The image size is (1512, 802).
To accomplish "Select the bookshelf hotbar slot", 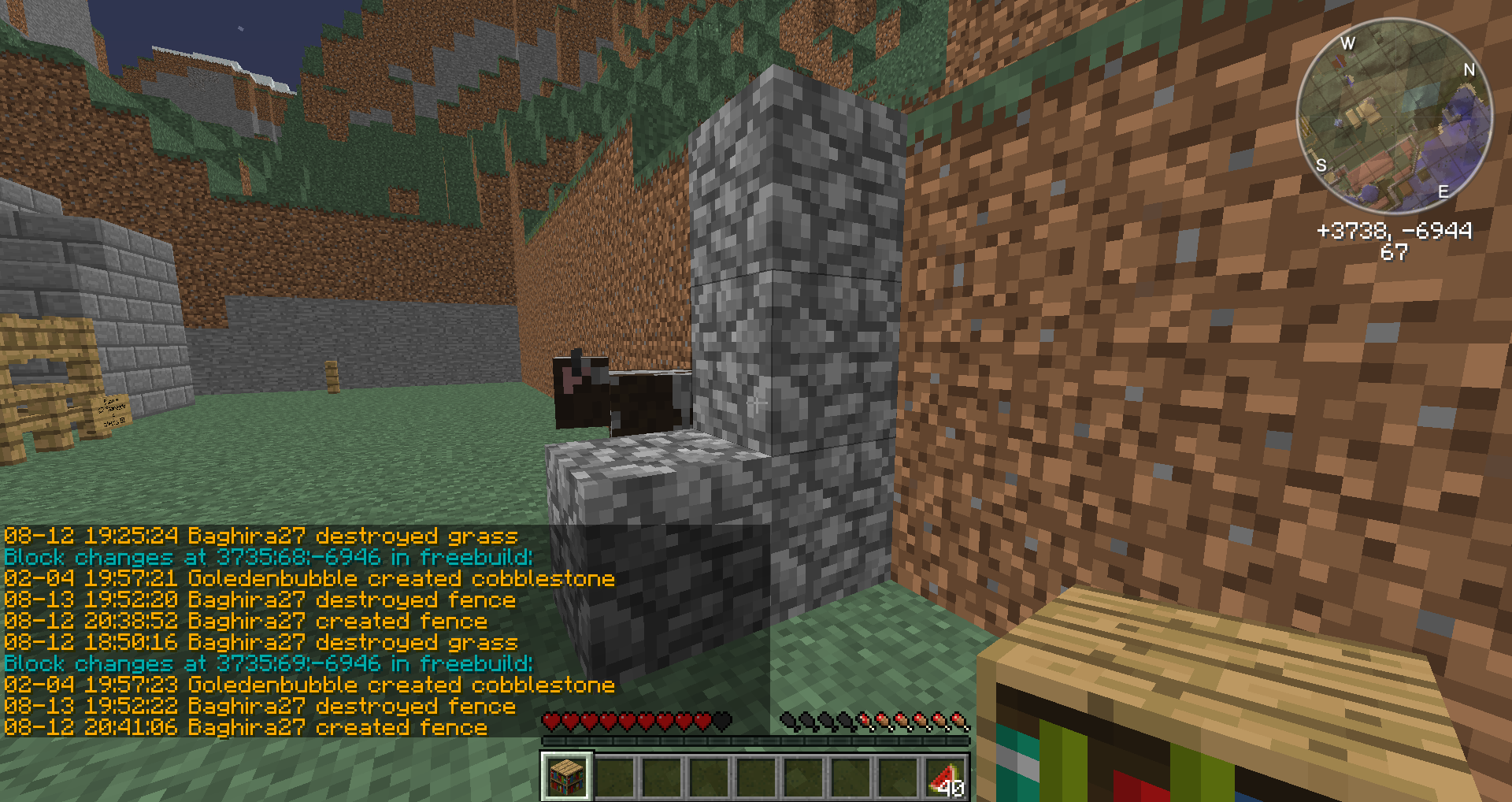I will click(566, 776).
